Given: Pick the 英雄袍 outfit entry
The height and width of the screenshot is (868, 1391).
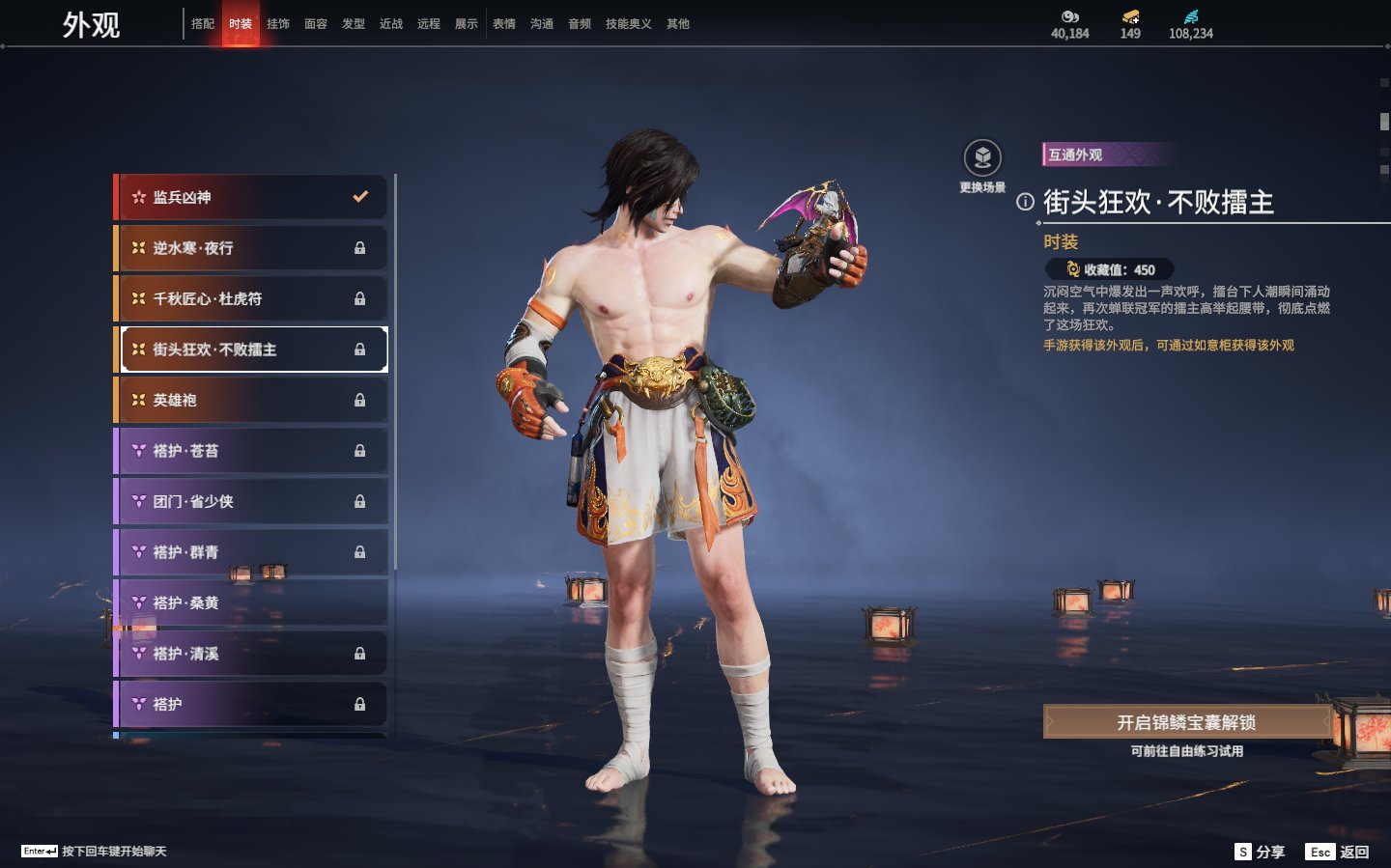Looking at the screenshot, I should pos(251,400).
